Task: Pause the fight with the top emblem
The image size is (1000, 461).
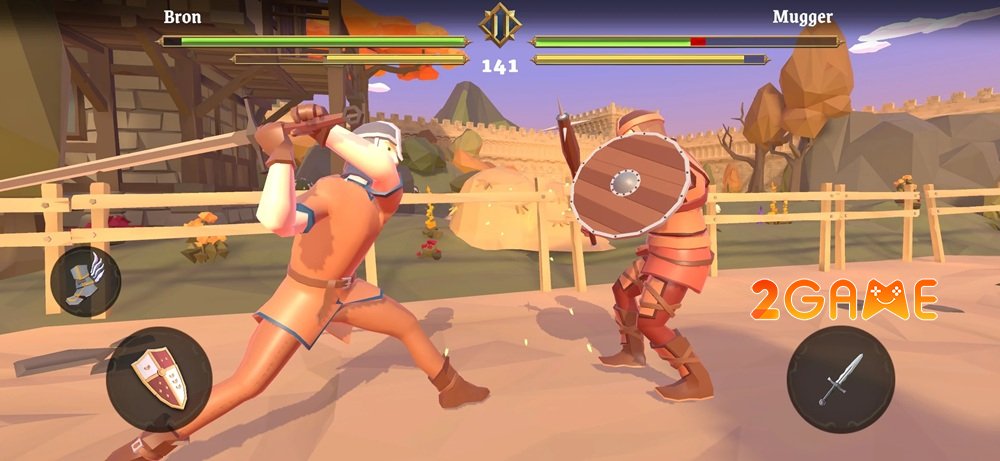Action: click(x=499, y=24)
